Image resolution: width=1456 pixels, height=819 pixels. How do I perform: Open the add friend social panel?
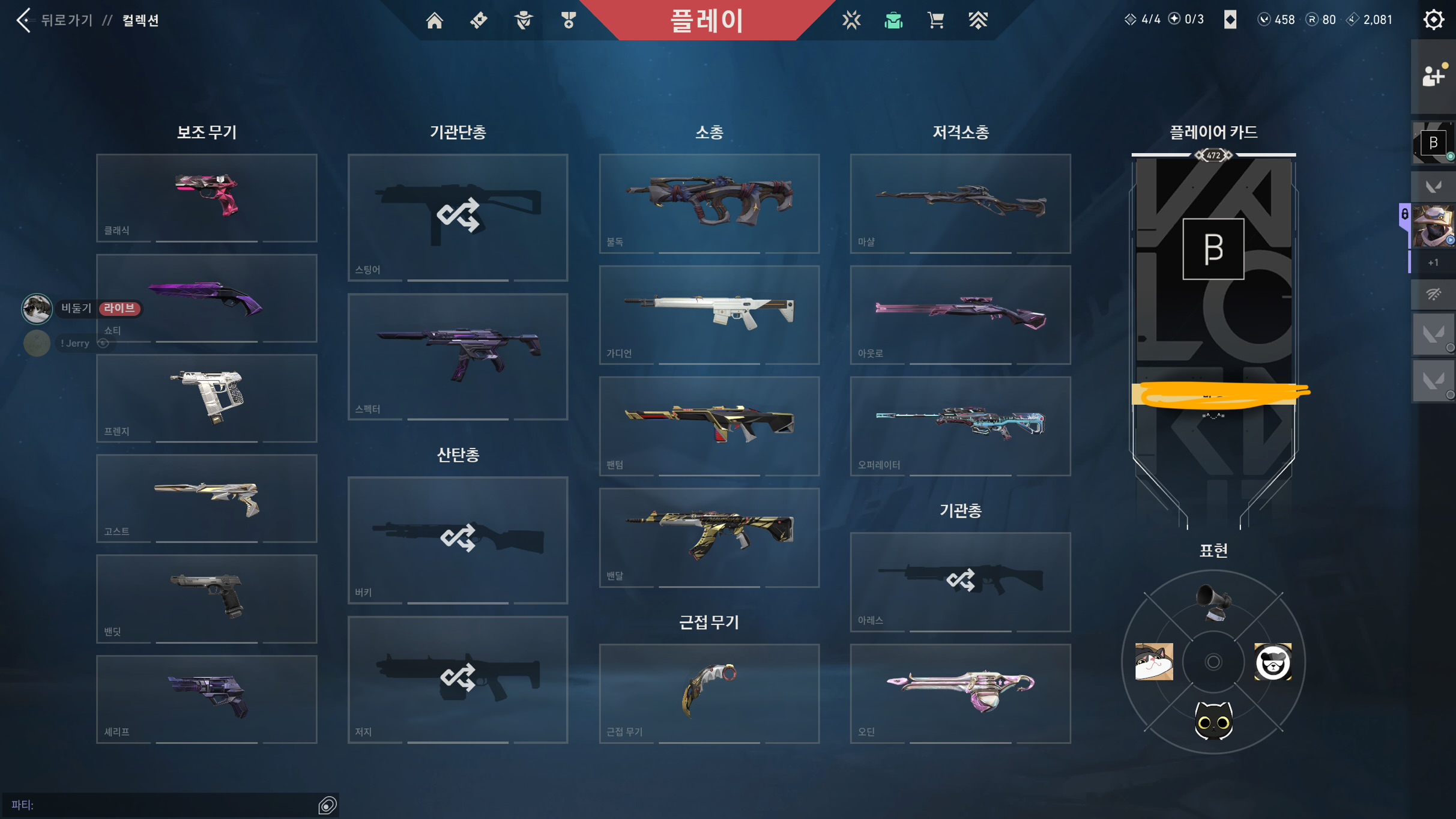(x=1433, y=76)
